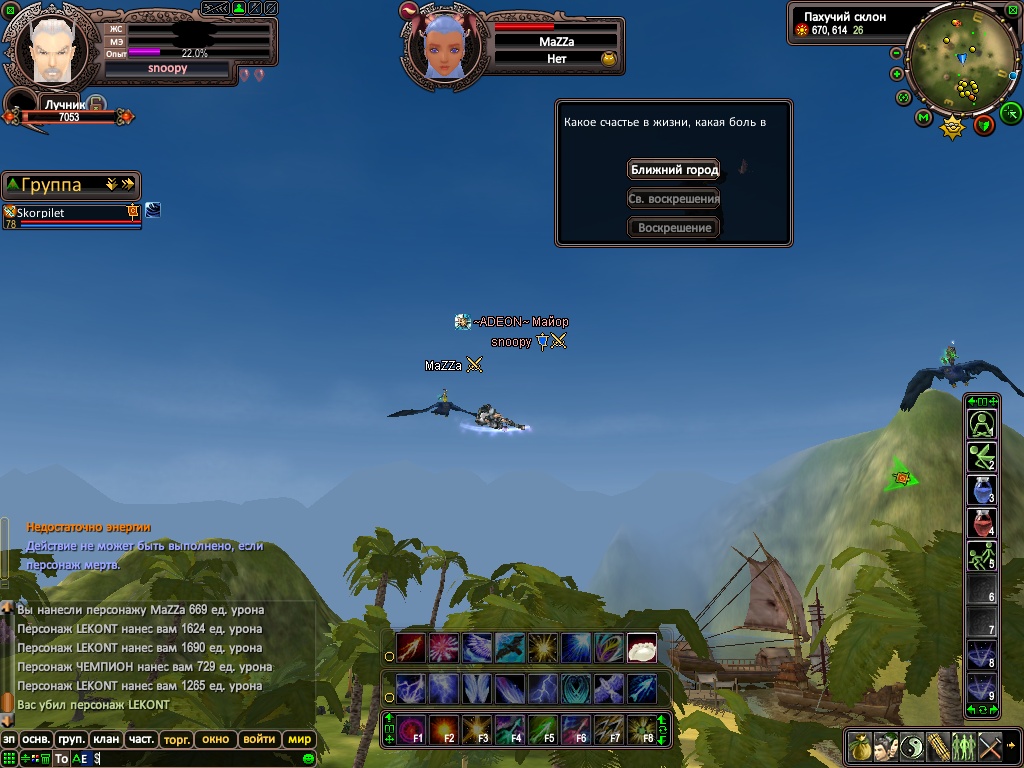Open the world map with the M button

coord(922,118)
